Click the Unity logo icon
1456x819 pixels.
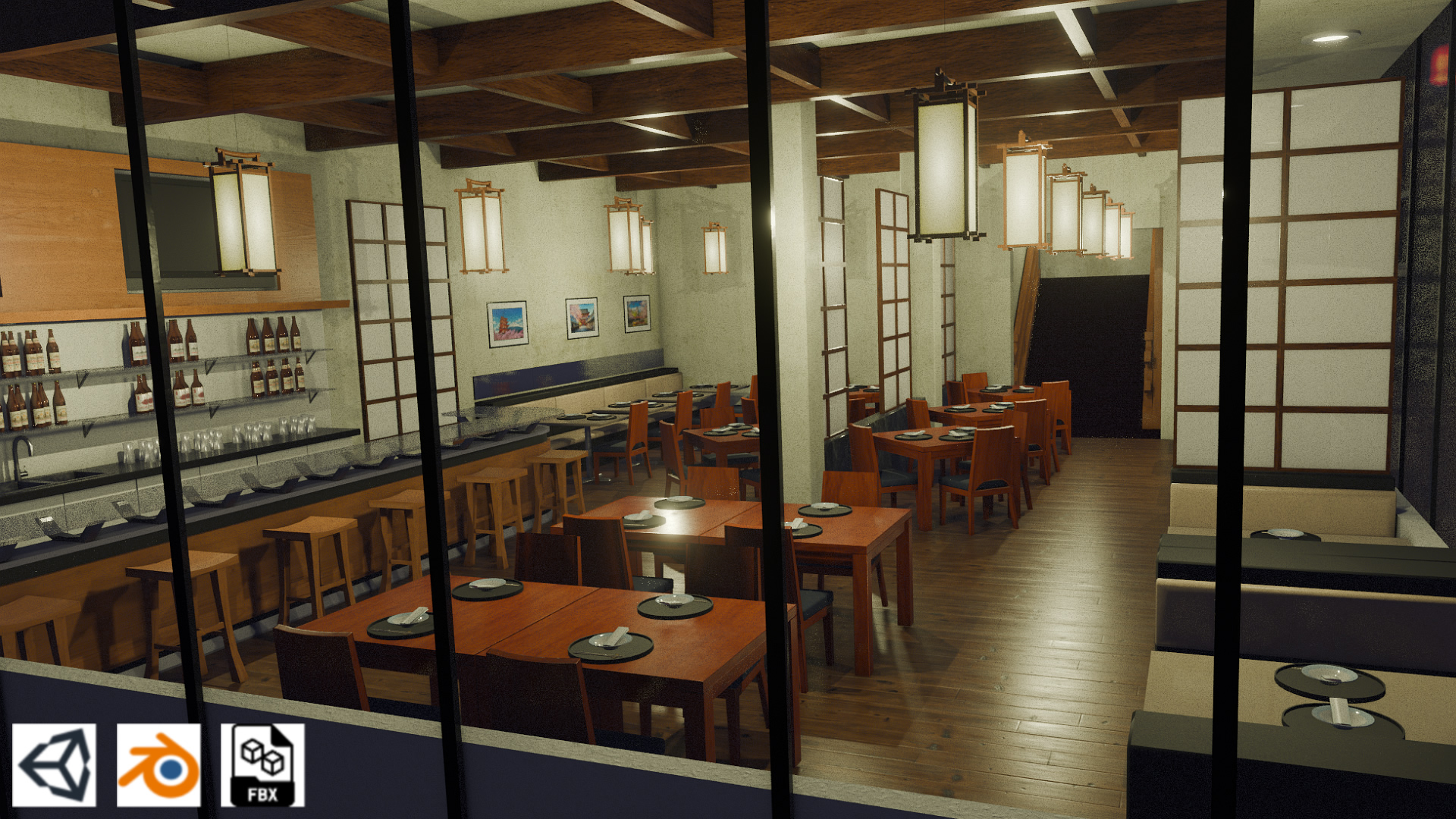54,765
